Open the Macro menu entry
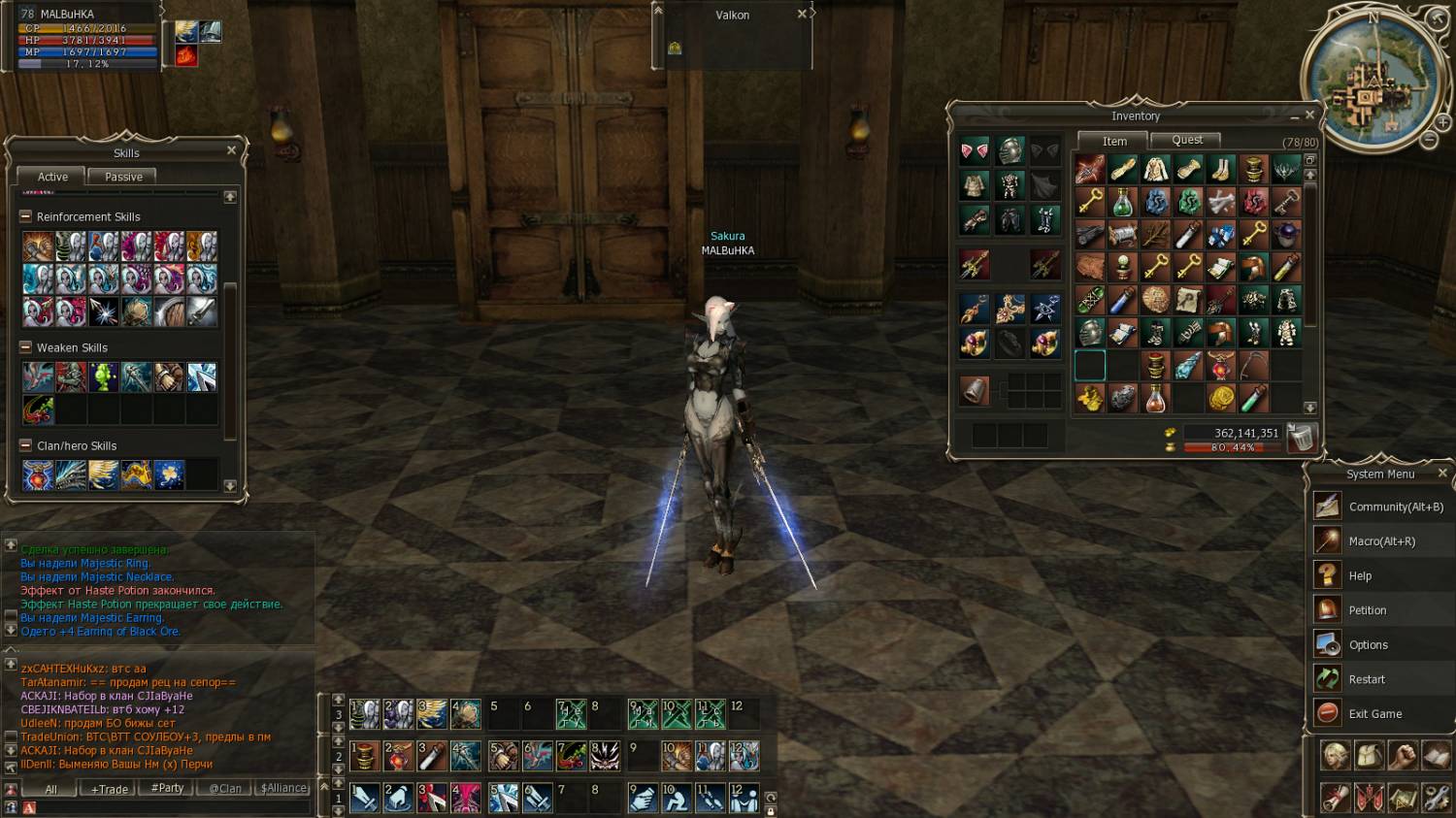This screenshot has width=1456, height=818. click(x=1381, y=541)
